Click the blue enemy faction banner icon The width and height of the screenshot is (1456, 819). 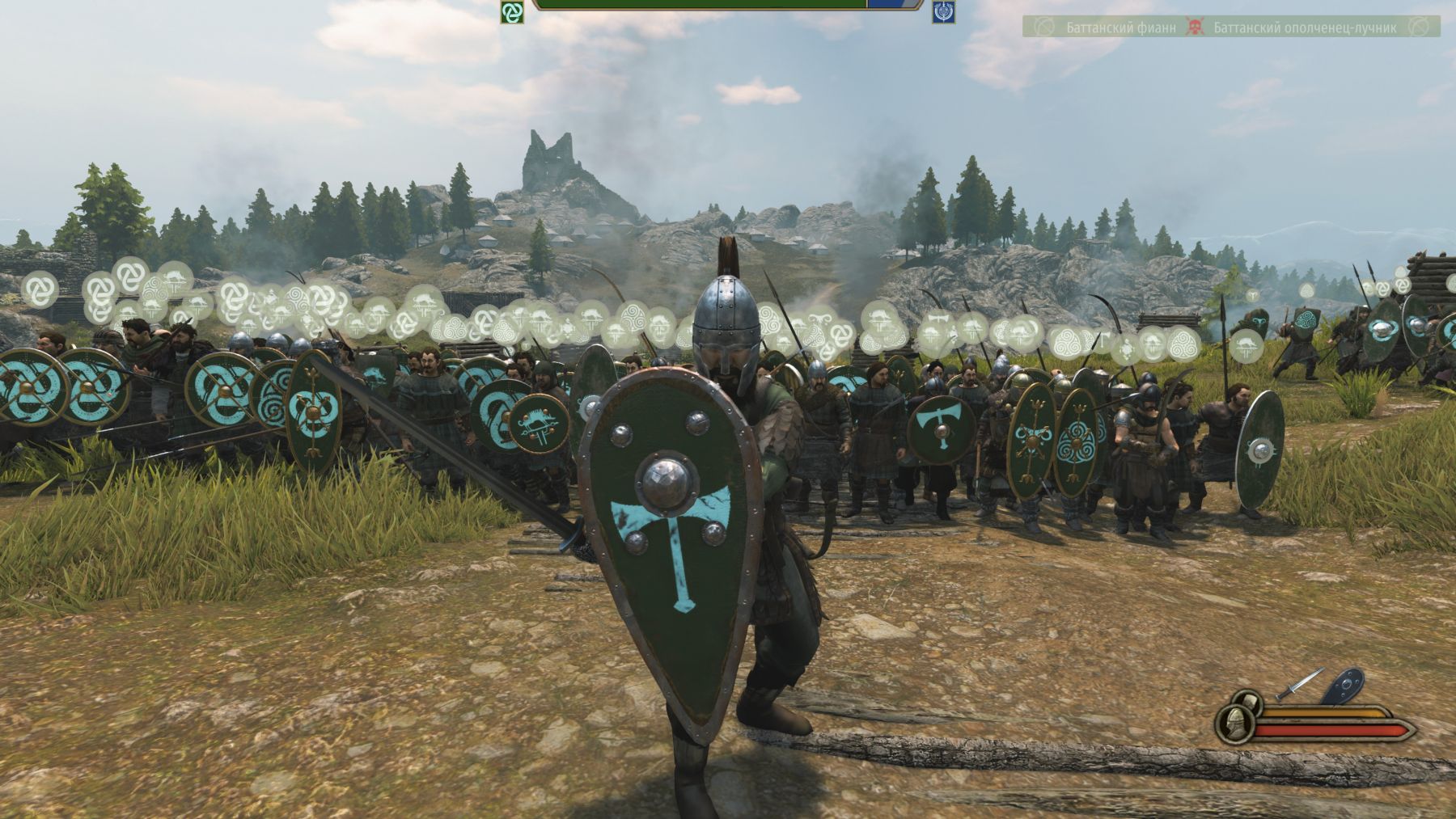pyautogui.click(x=943, y=11)
